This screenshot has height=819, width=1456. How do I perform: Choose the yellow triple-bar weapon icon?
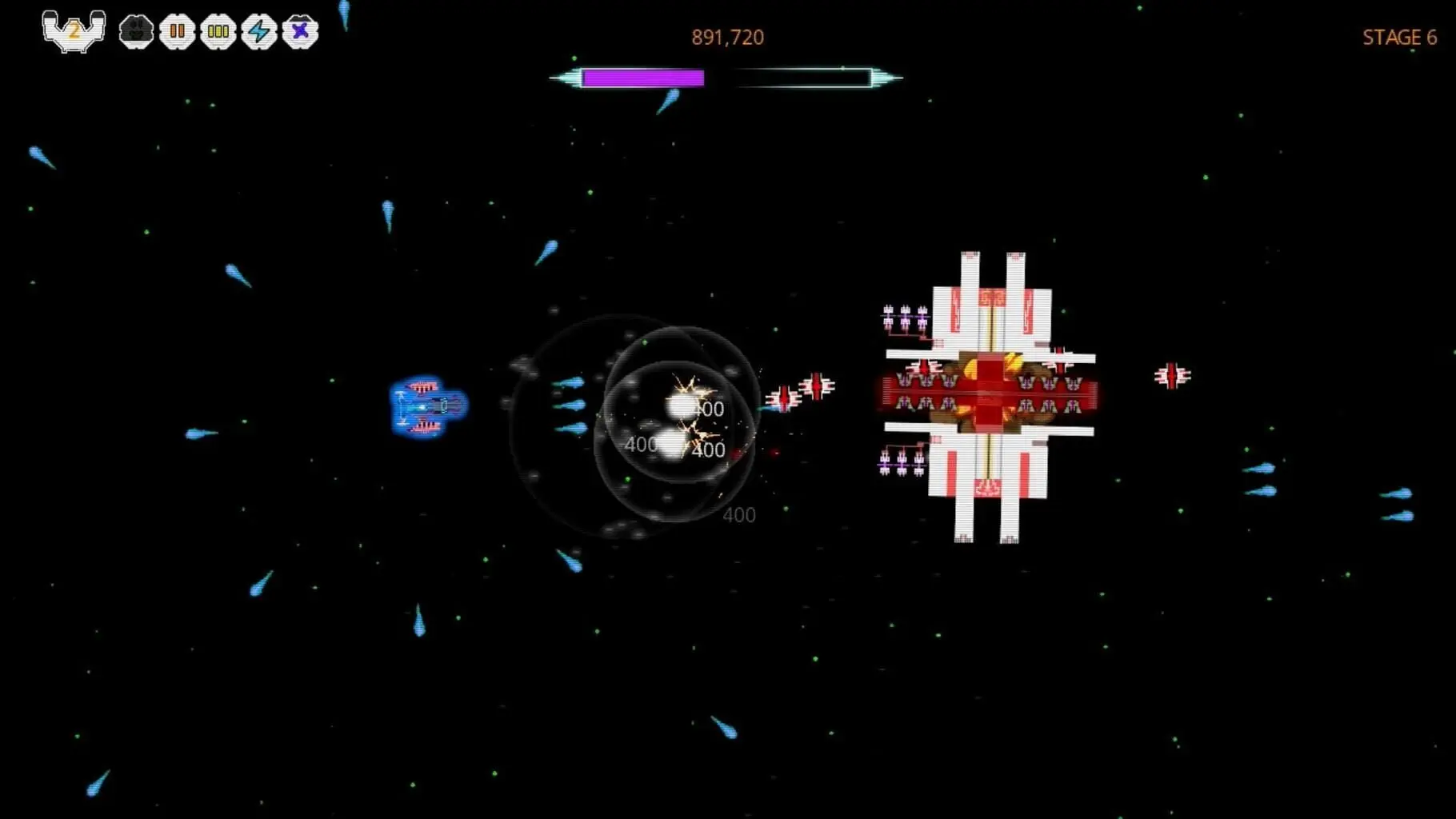(218, 32)
